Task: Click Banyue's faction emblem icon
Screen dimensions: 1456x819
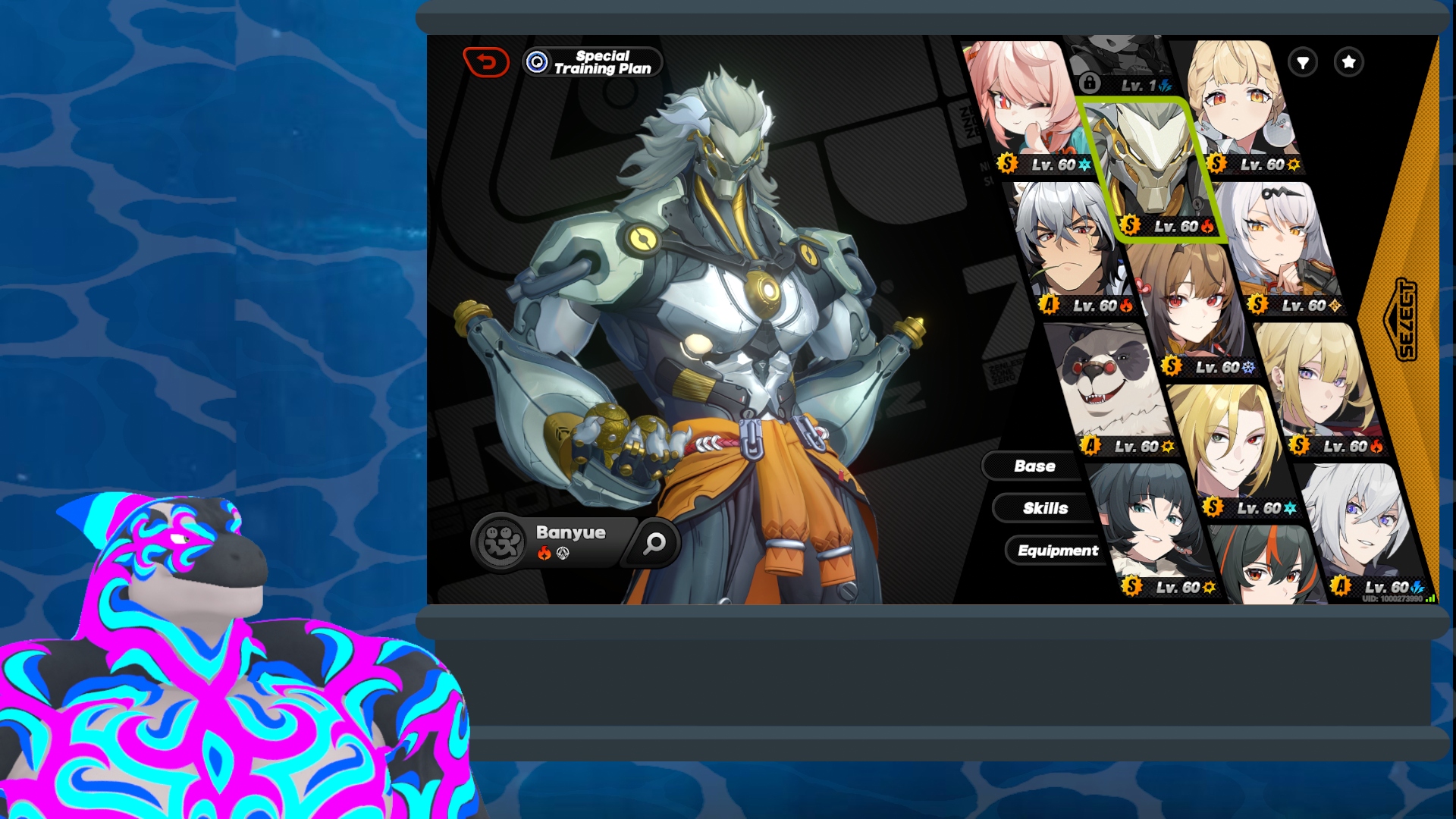Action: coord(500,542)
